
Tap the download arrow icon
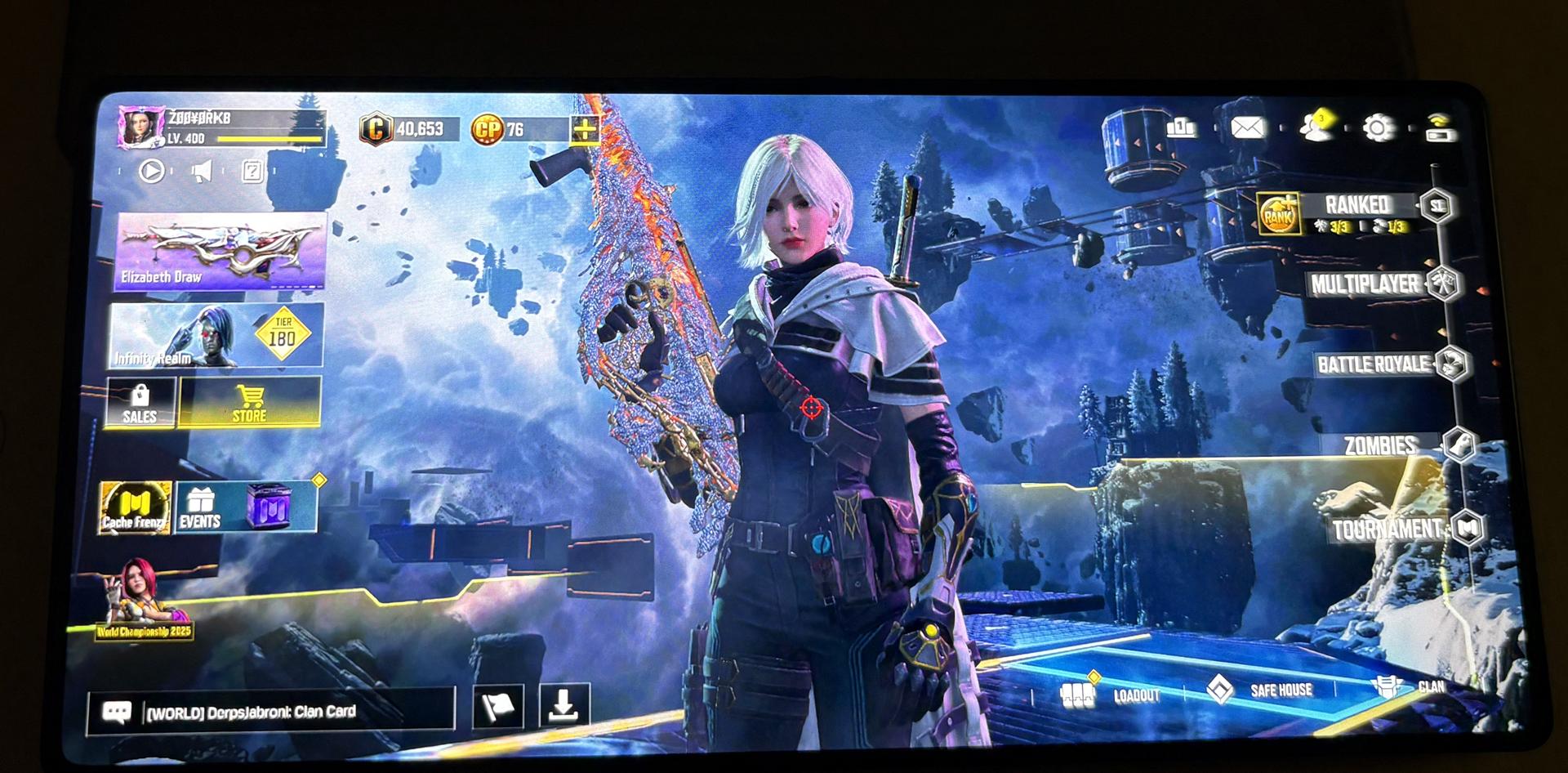click(x=563, y=704)
